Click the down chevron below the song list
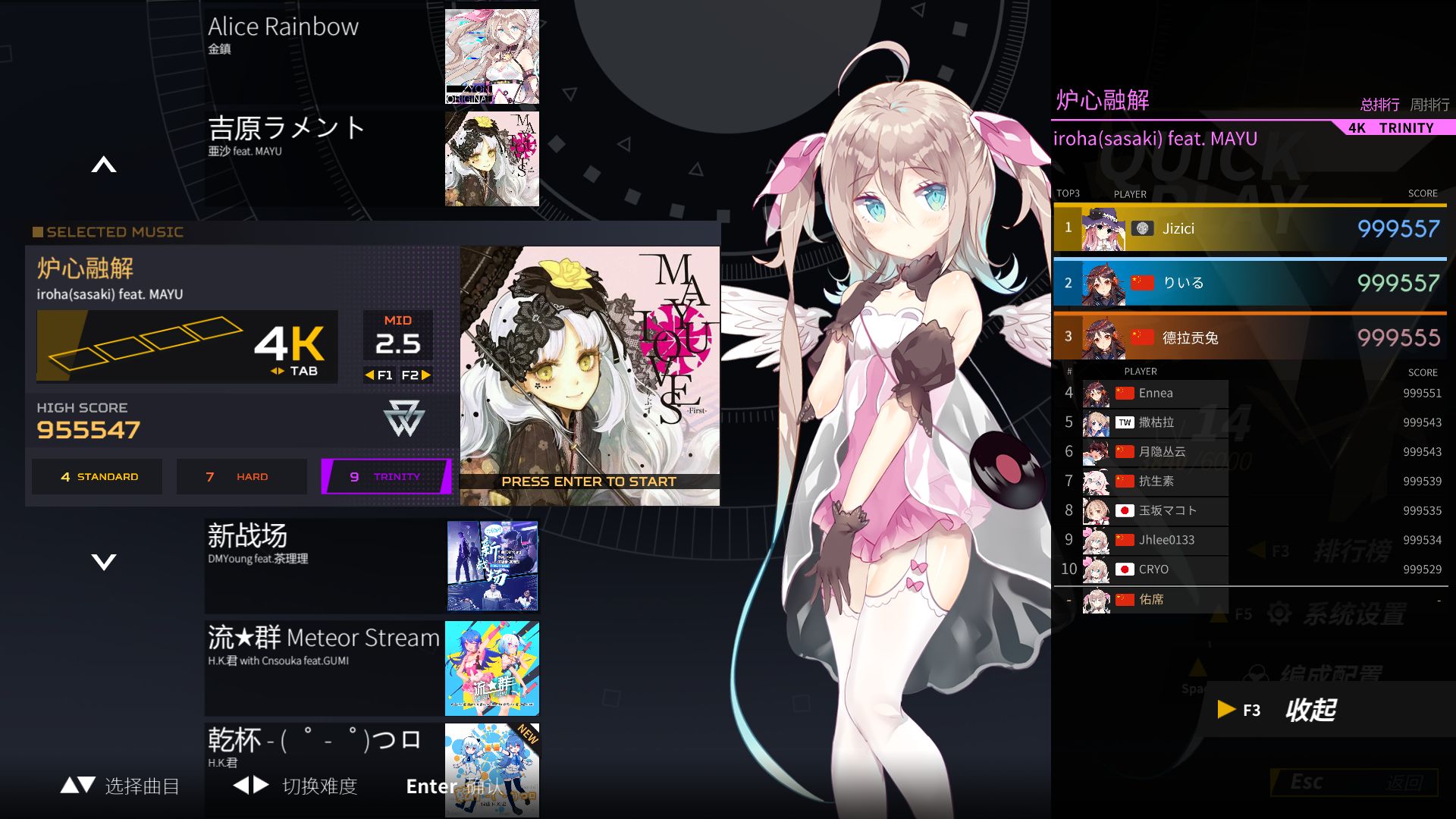This screenshot has height=819, width=1456. coord(103,562)
